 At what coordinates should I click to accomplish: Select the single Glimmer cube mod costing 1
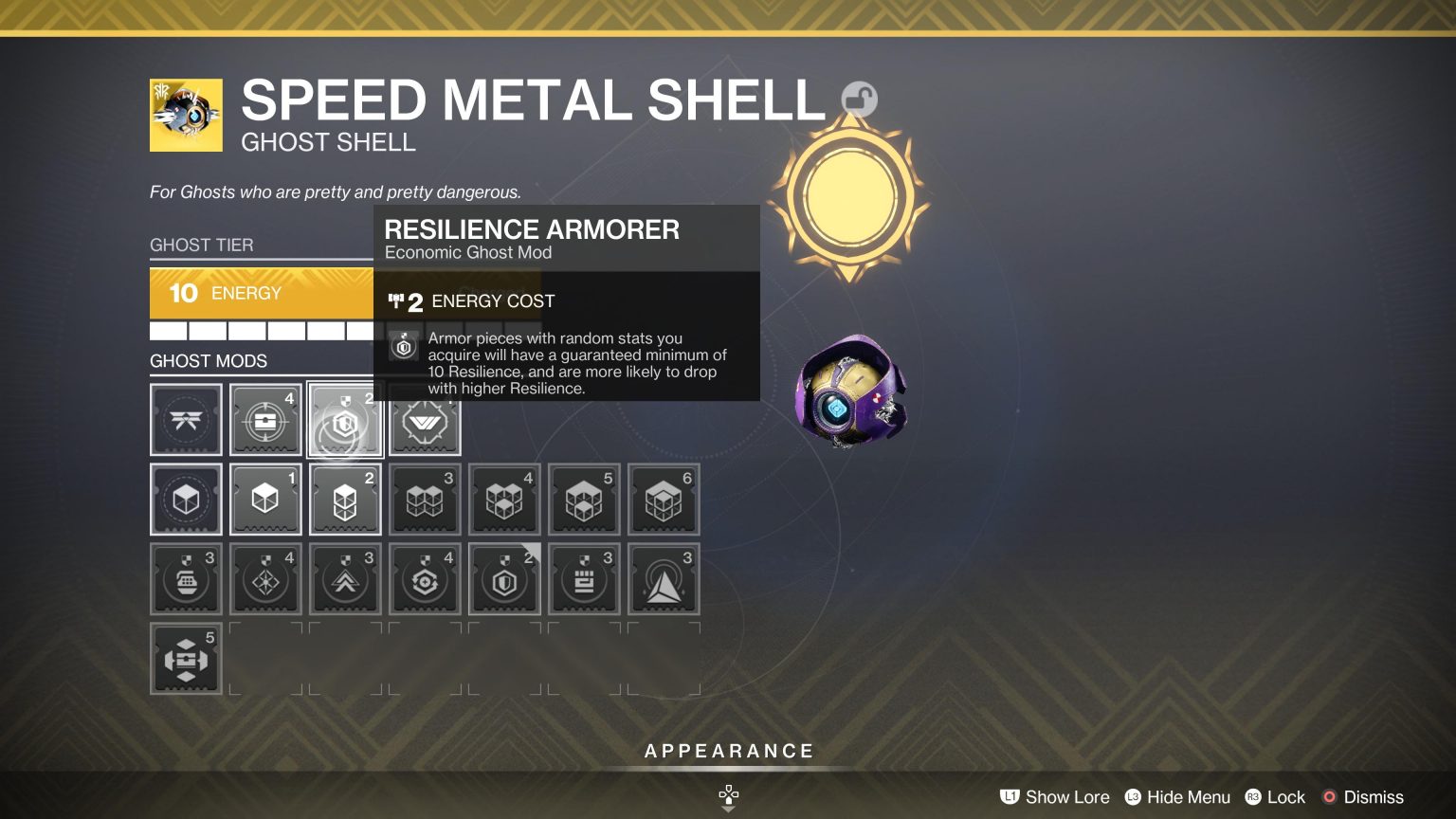(x=265, y=500)
